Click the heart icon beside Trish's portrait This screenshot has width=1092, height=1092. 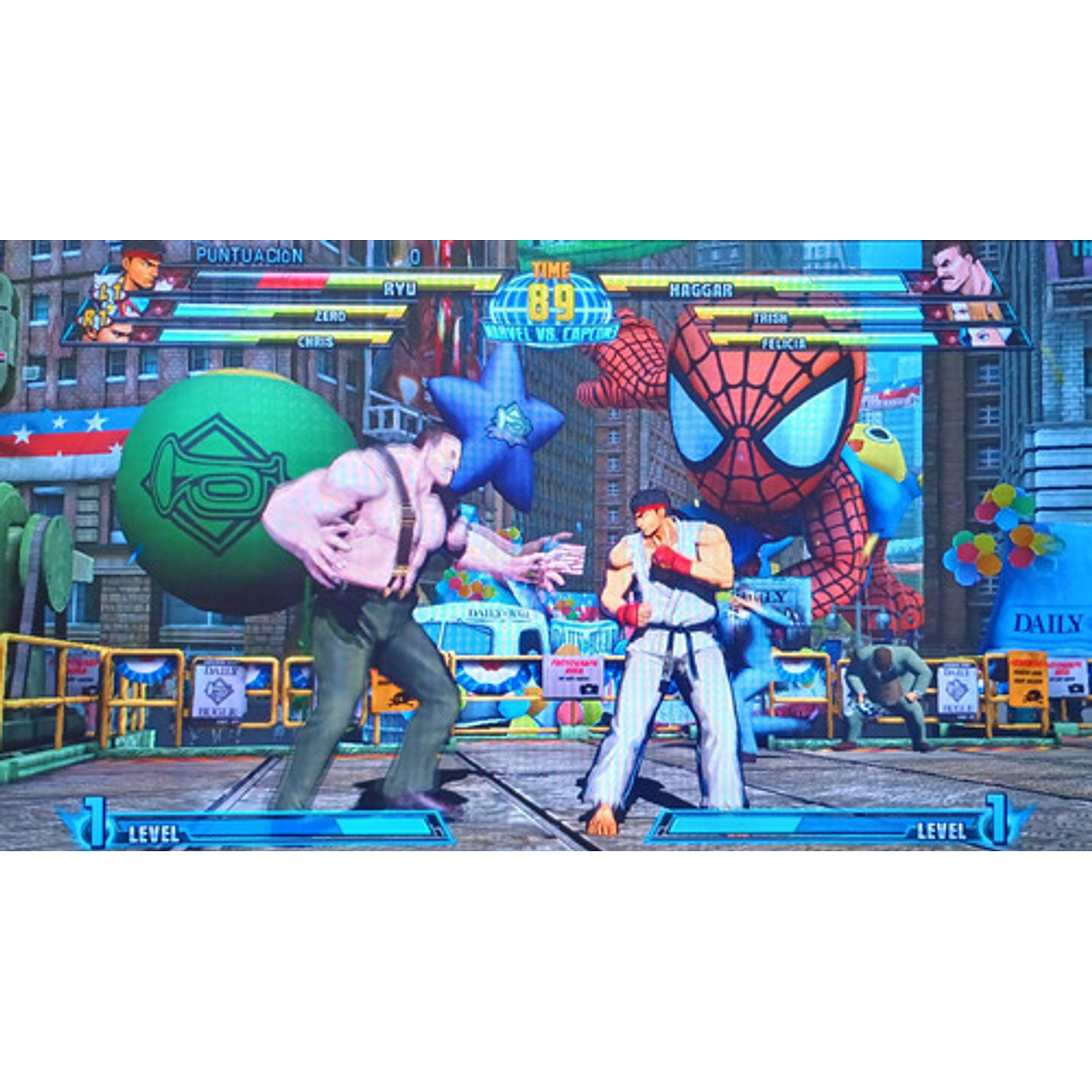point(936,313)
